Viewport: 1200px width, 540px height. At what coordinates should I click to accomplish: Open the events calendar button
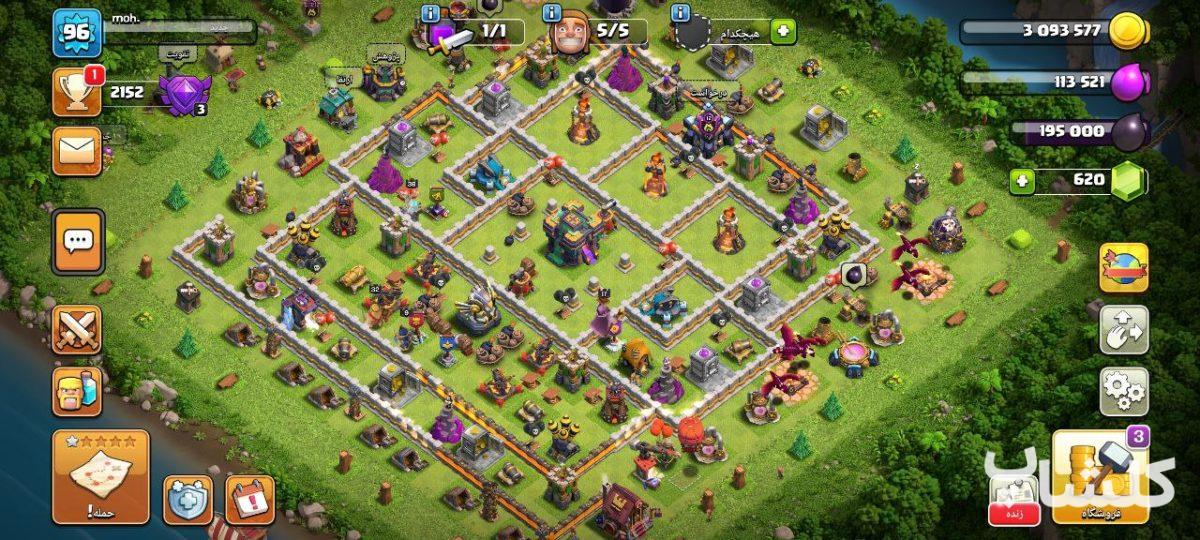tap(249, 499)
